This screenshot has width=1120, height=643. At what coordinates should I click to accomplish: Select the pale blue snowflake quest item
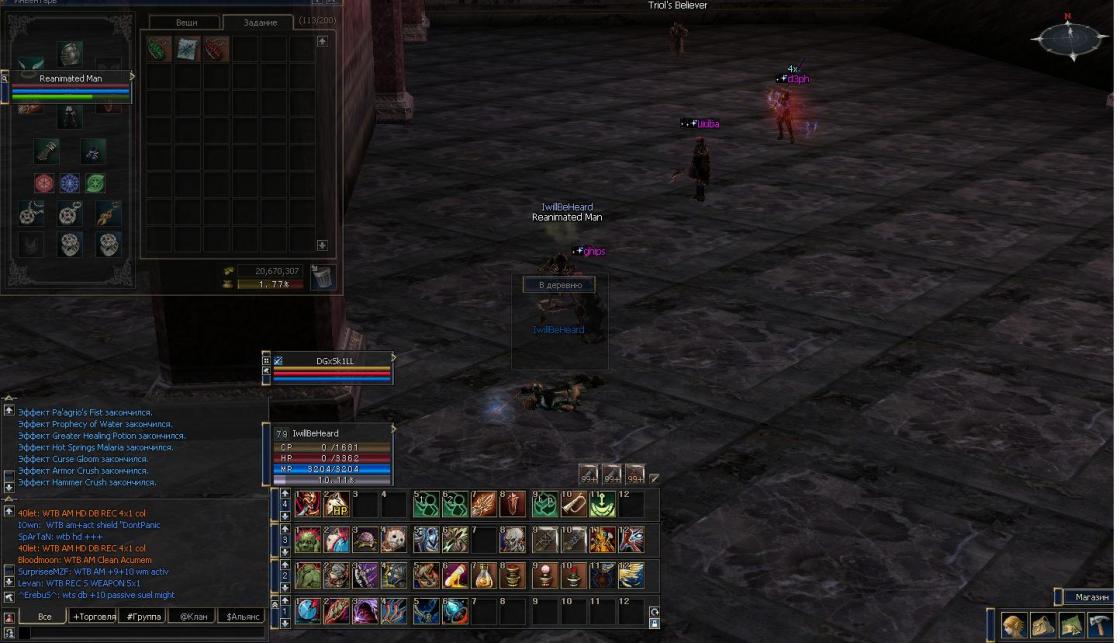coord(188,49)
